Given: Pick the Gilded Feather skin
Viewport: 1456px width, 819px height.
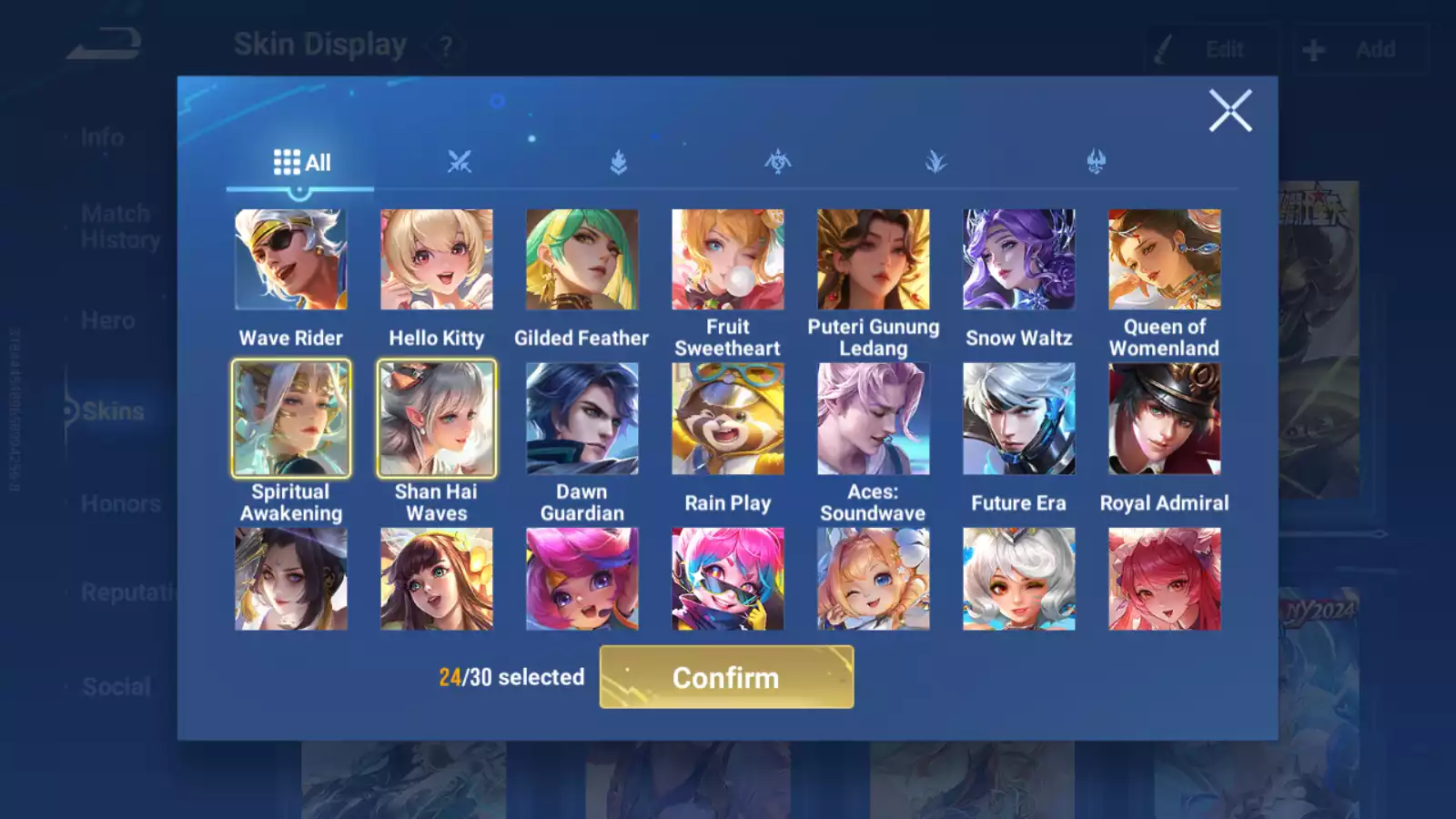Looking at the screenshot, I should point(582,260).
